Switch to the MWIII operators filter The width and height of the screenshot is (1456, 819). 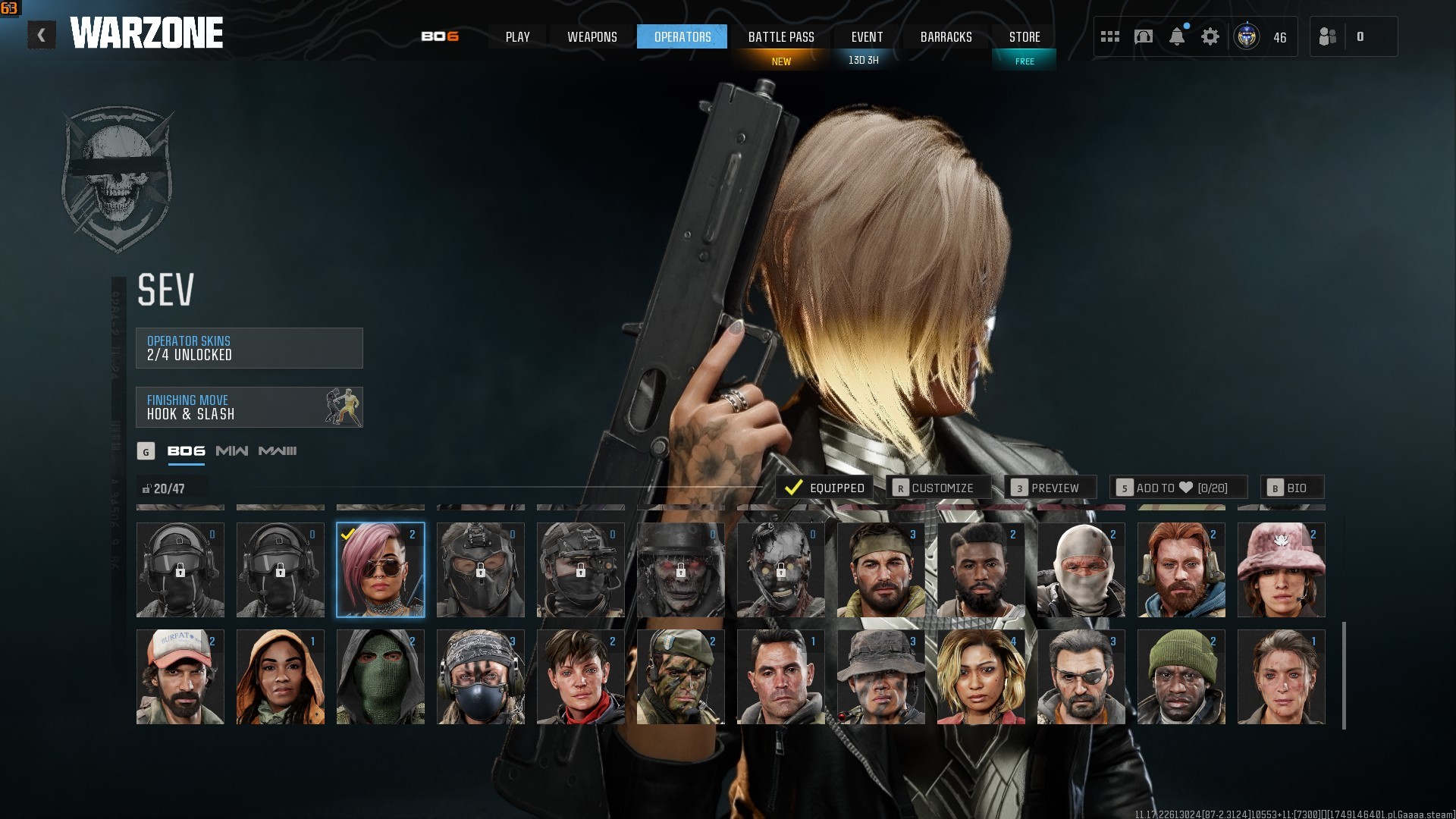278,451
